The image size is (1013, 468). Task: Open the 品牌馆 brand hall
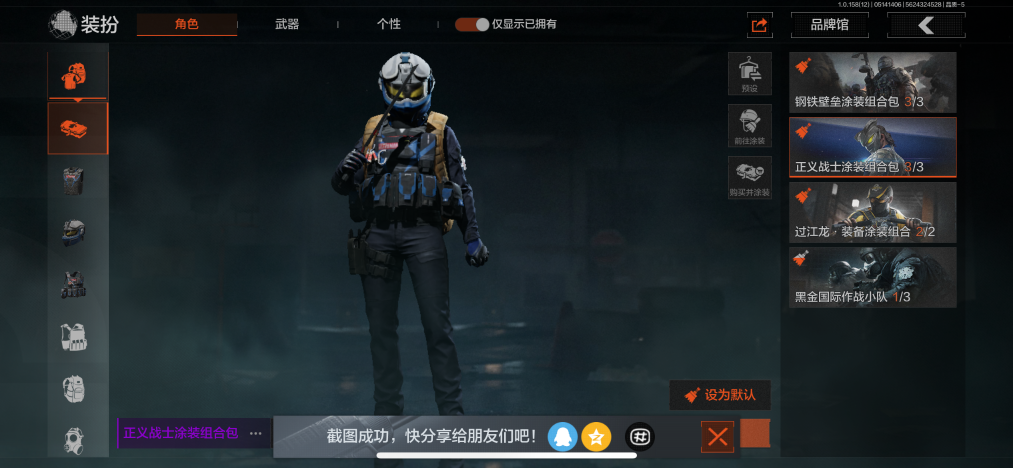pos(829,25)
